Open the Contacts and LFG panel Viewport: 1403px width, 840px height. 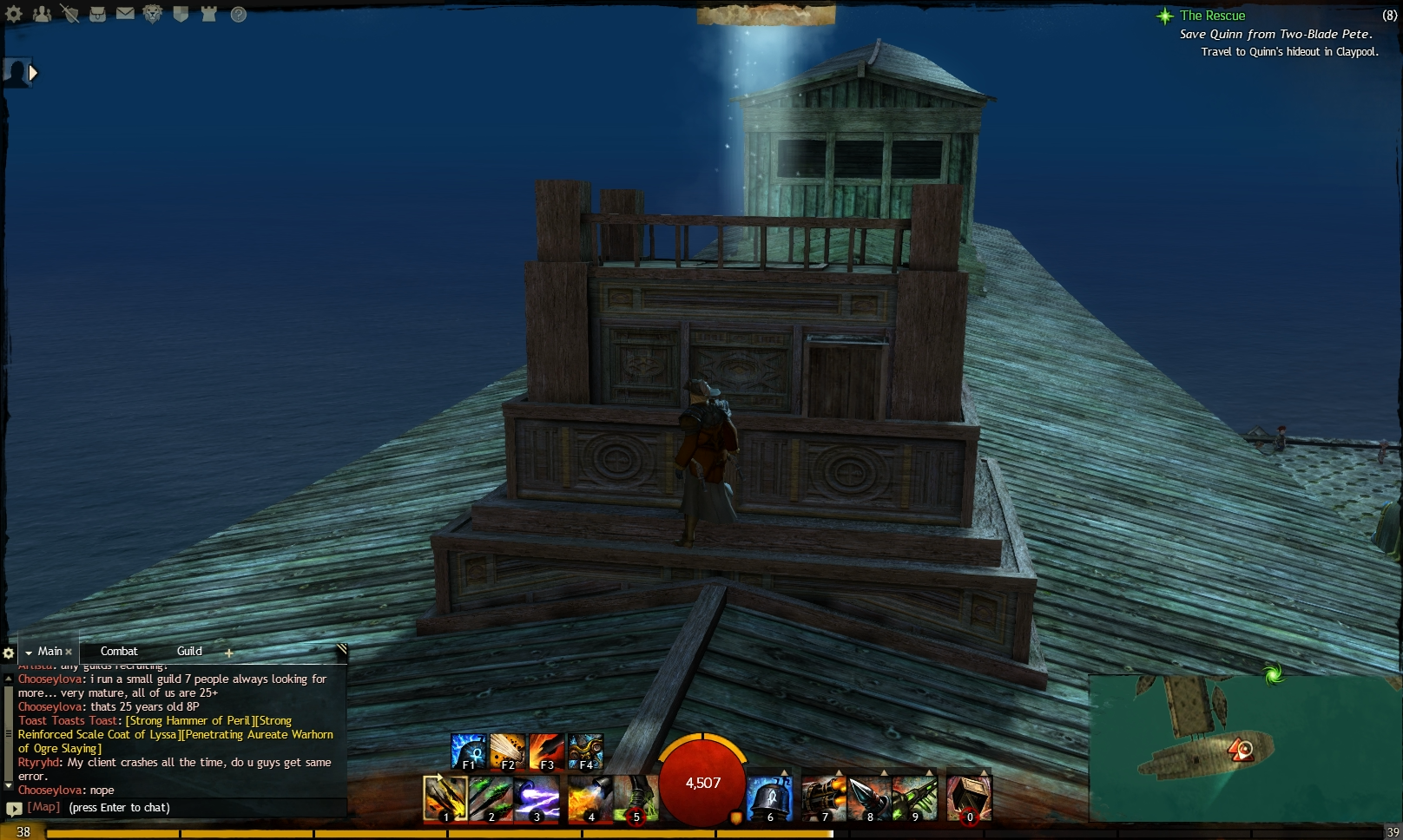pyautogui.click(x=42, y=12)
